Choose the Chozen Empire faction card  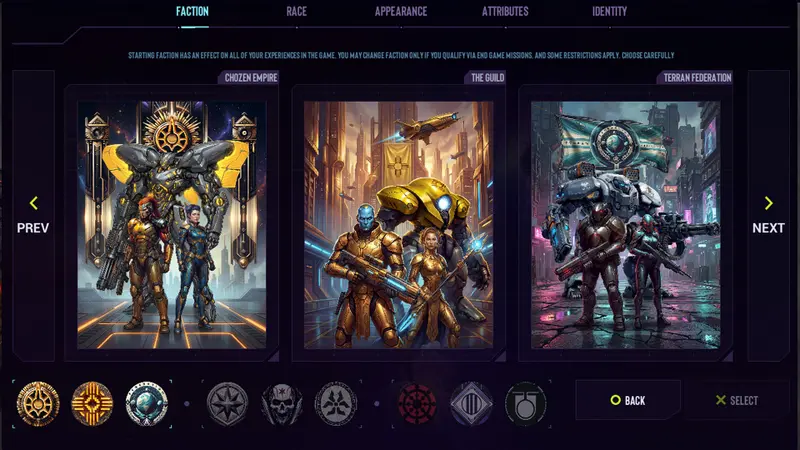[172, 224]
